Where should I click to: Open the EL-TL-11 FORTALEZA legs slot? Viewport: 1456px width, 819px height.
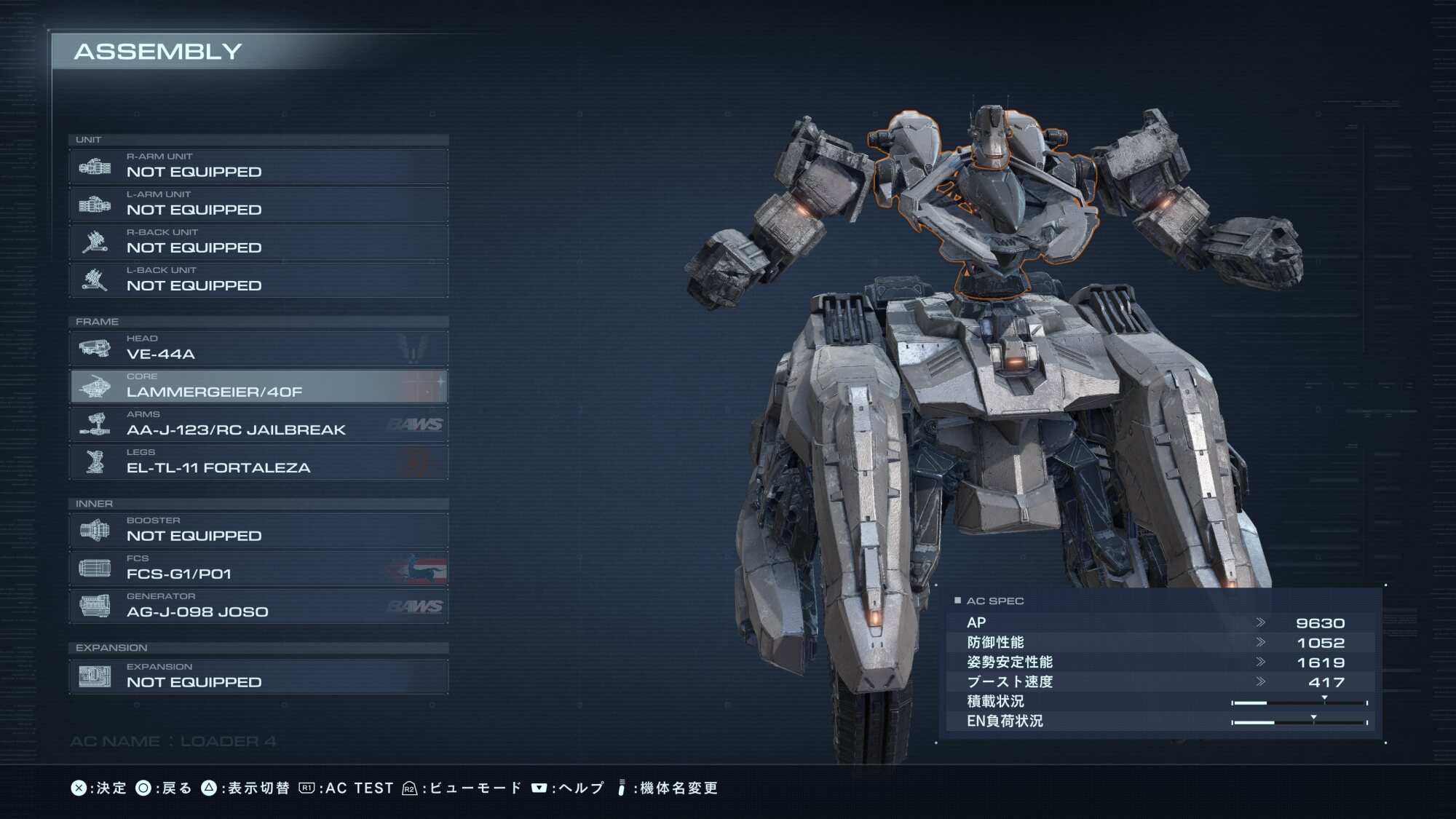point(258,462)
